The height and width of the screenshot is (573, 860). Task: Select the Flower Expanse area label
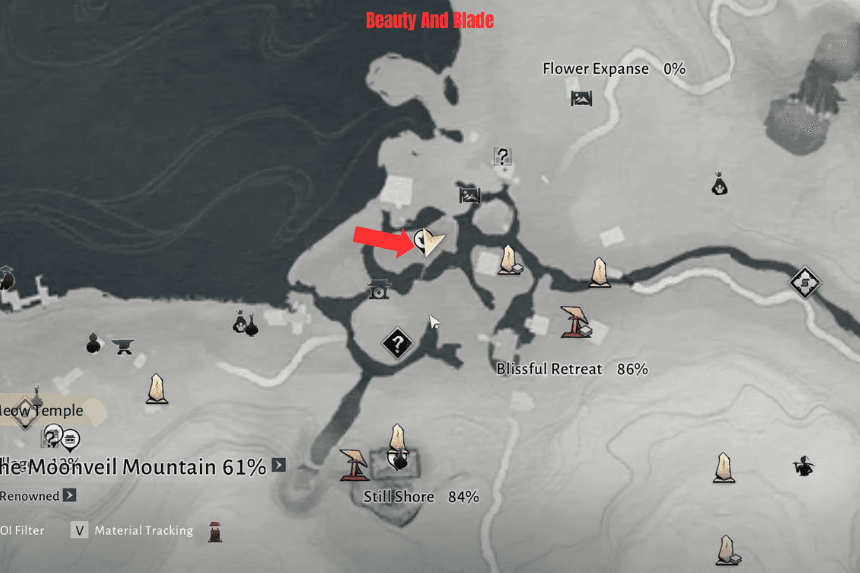point(595,69)
